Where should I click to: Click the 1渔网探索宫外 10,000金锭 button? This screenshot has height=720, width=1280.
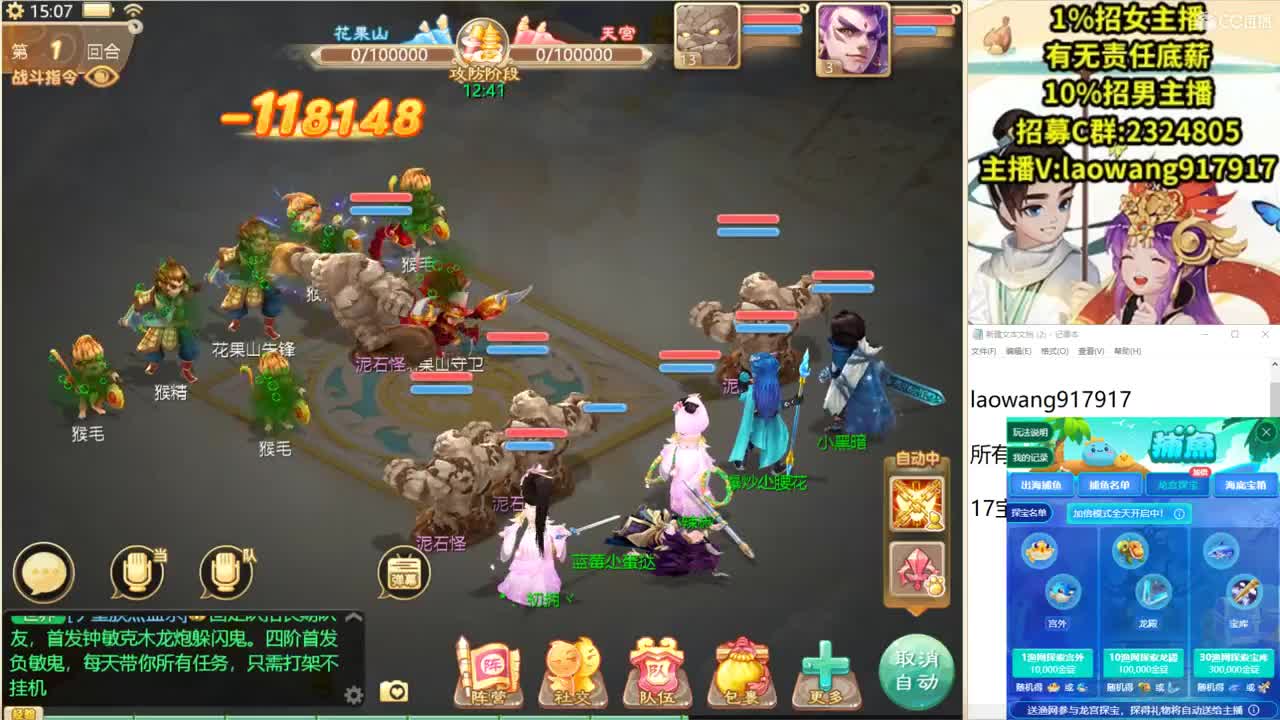click(x=1052, y=660)
